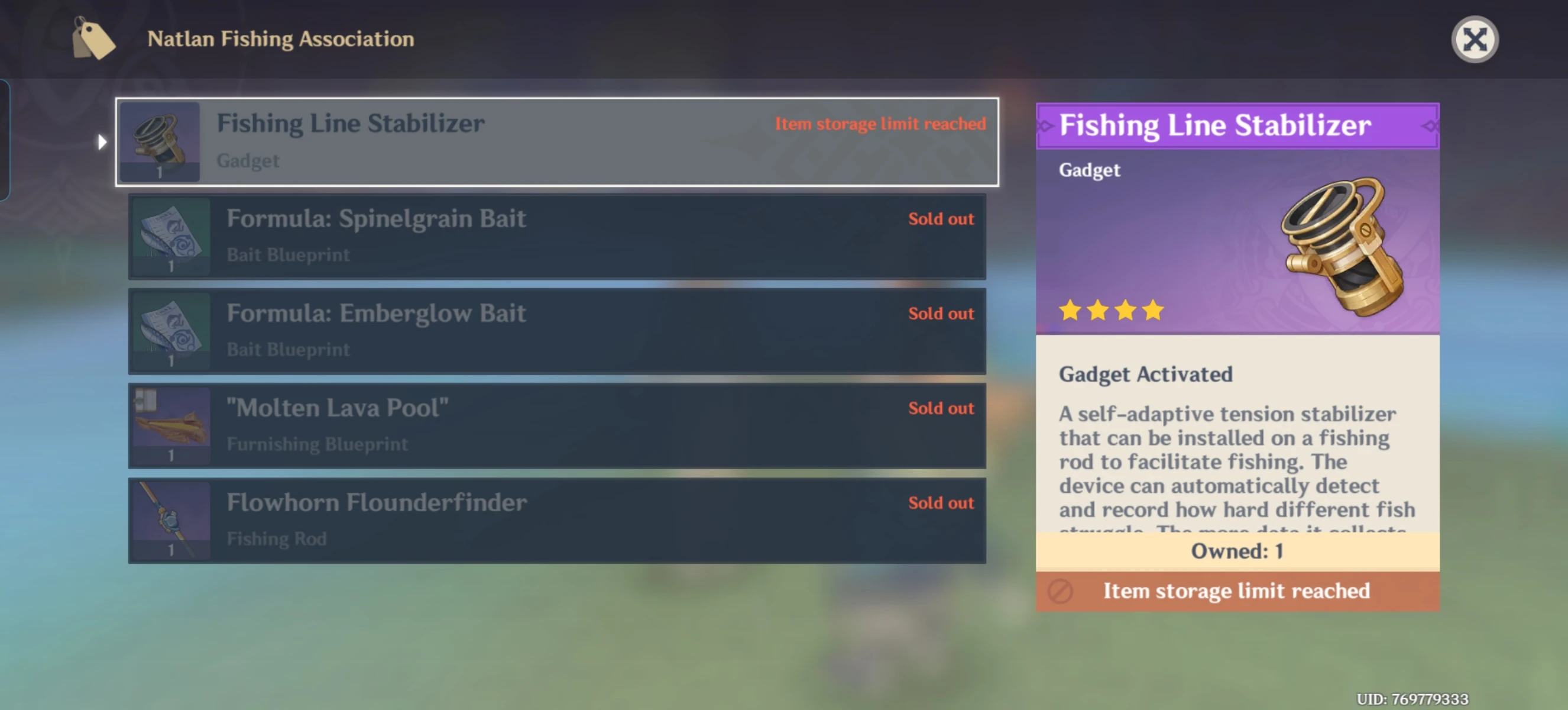Click the Fishing Line Stabilizer item icon
The width and height of the screenshot is (1568, 710).
[x=160, y=141]
